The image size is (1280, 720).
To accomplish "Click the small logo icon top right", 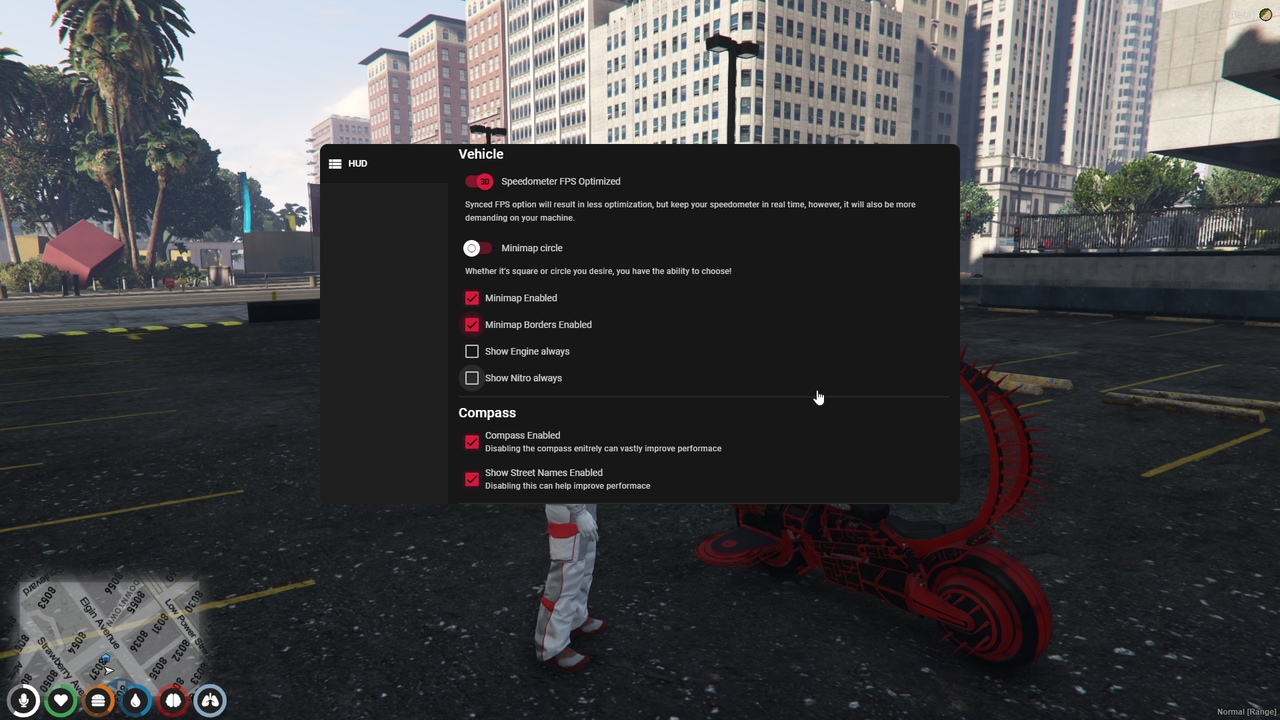I will (x=1266, y=14).
